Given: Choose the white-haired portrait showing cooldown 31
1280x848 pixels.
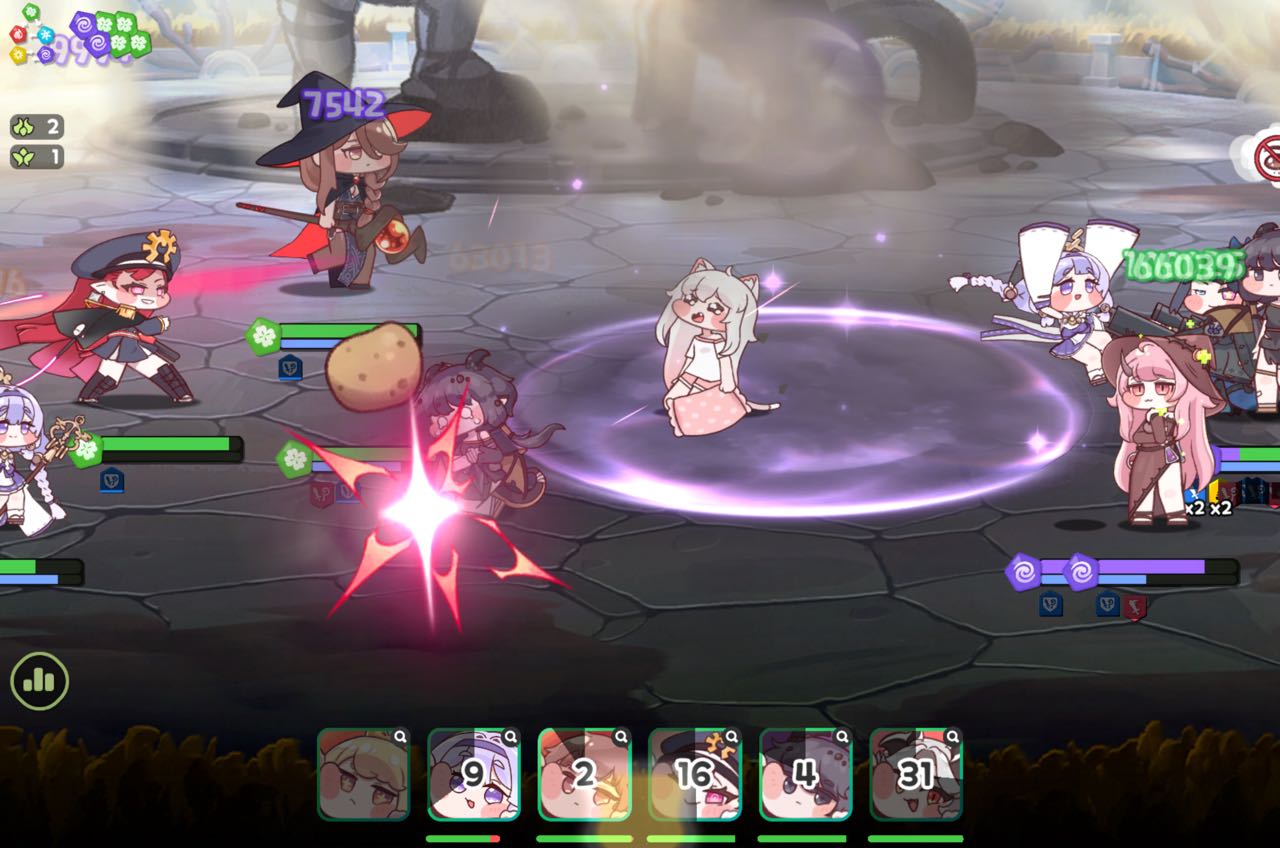Looking at the screenshot, I should point(916,774).
